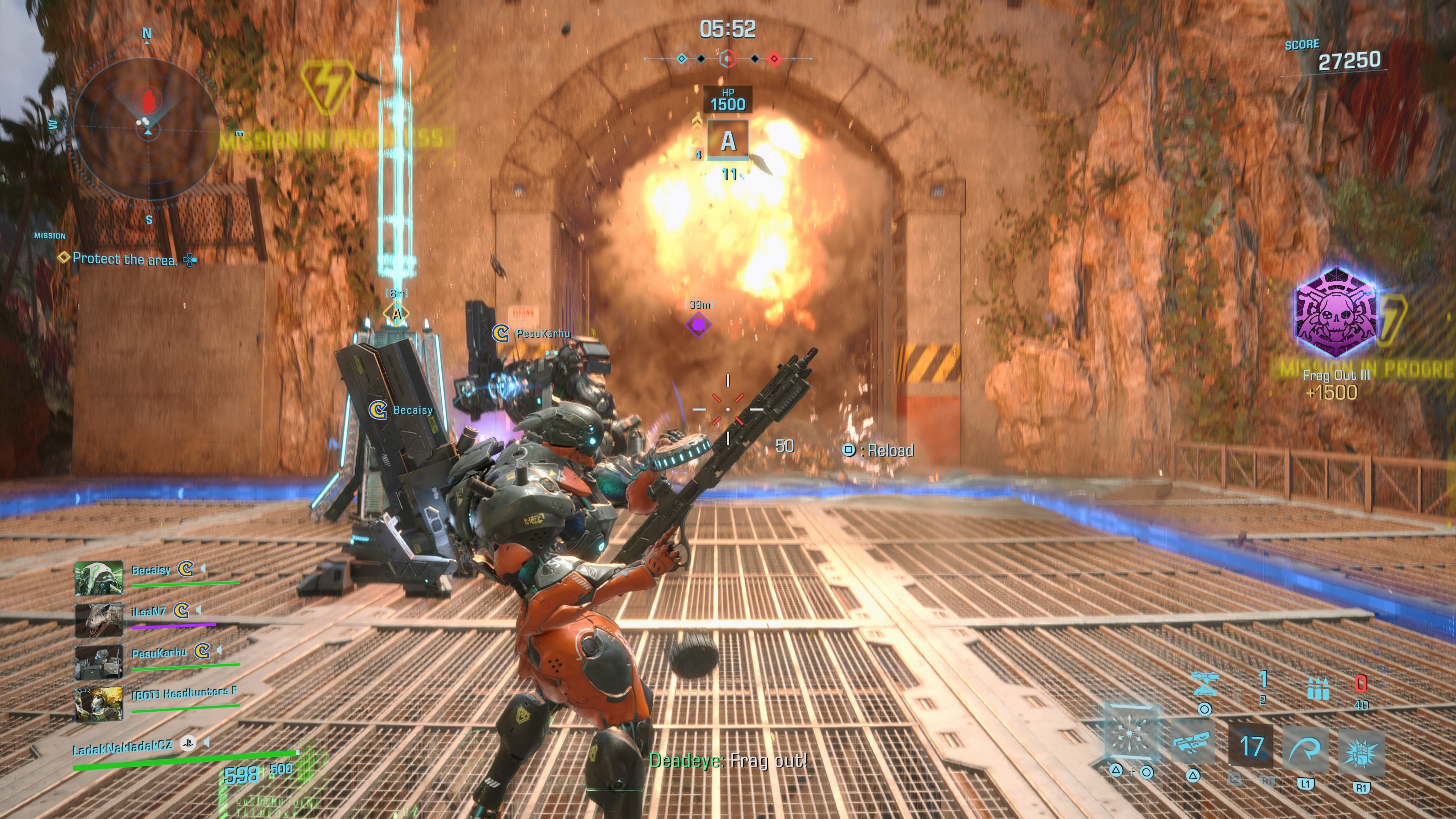Toggle the speaker icon next to Becaisy
Viewport: 1456px width, 819px height.
(x=202, y=568)
